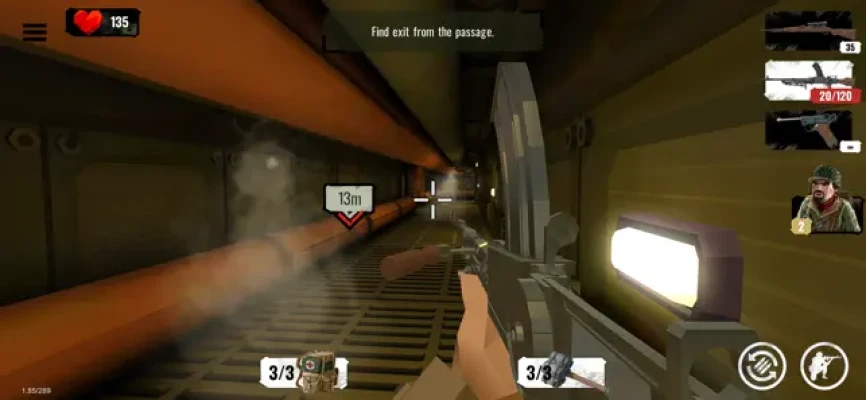Select the bolt-action rifle weapon slot
866x400 pixels.
click(x=808, y=31)
